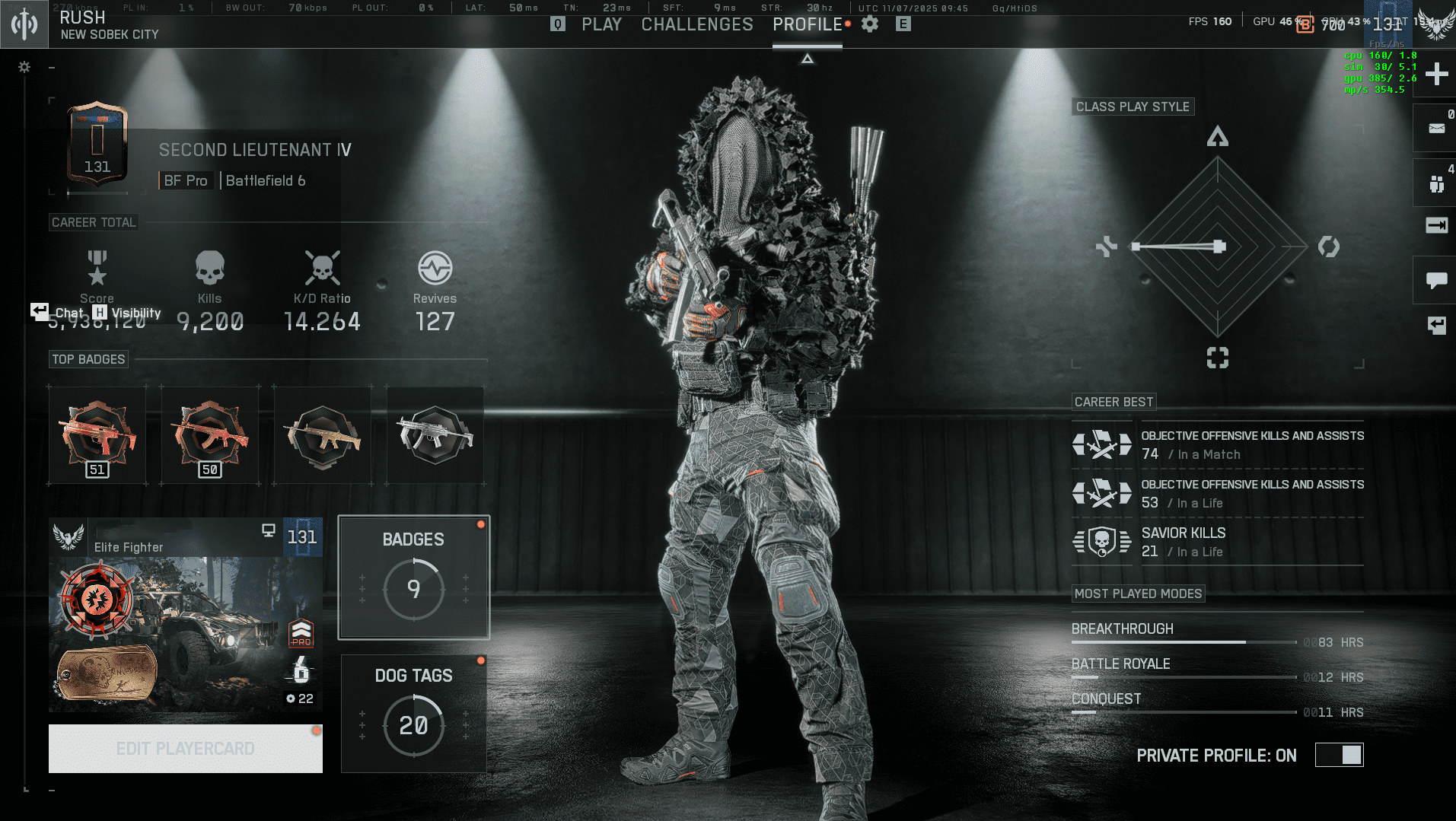
Task: Select the assault rifle badge labeled 50
Action: pyautogui.click(x=209, y=434)
